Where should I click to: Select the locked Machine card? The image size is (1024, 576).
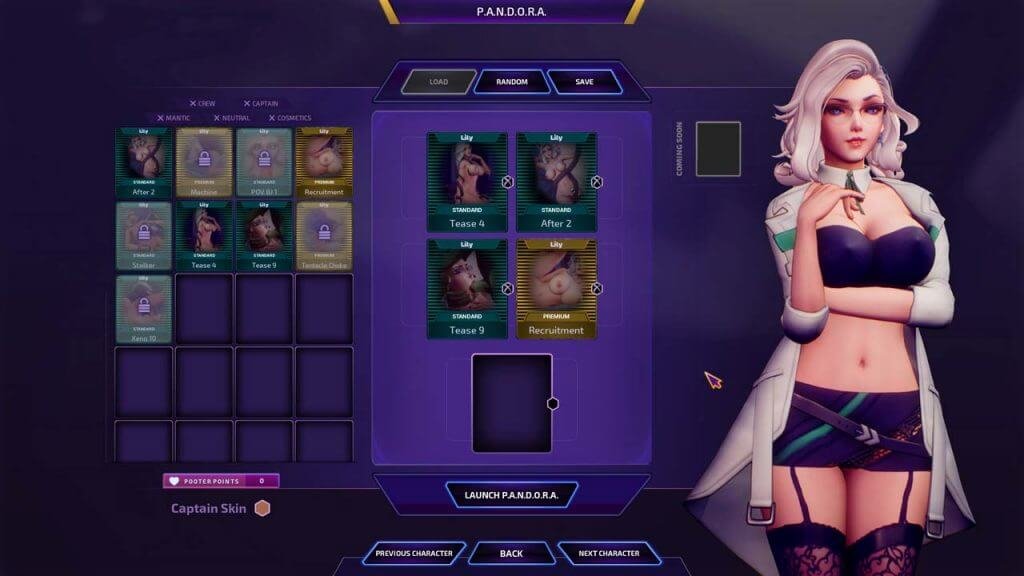pos(204,161)
